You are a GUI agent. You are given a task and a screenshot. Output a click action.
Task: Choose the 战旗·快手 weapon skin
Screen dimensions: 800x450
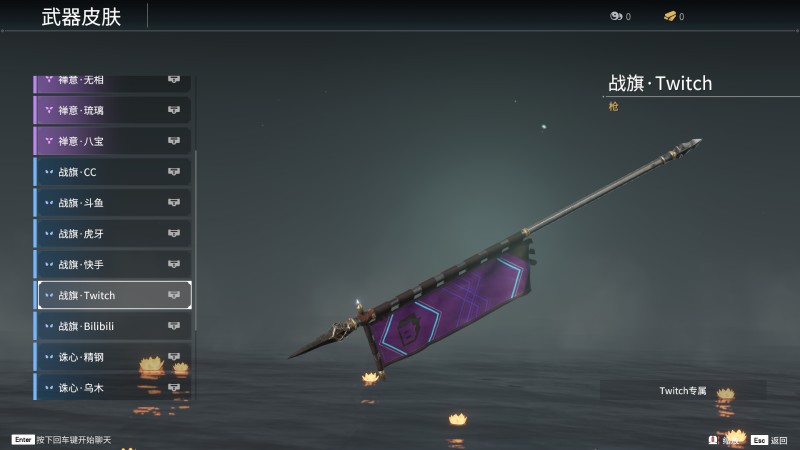click(112, 265)
